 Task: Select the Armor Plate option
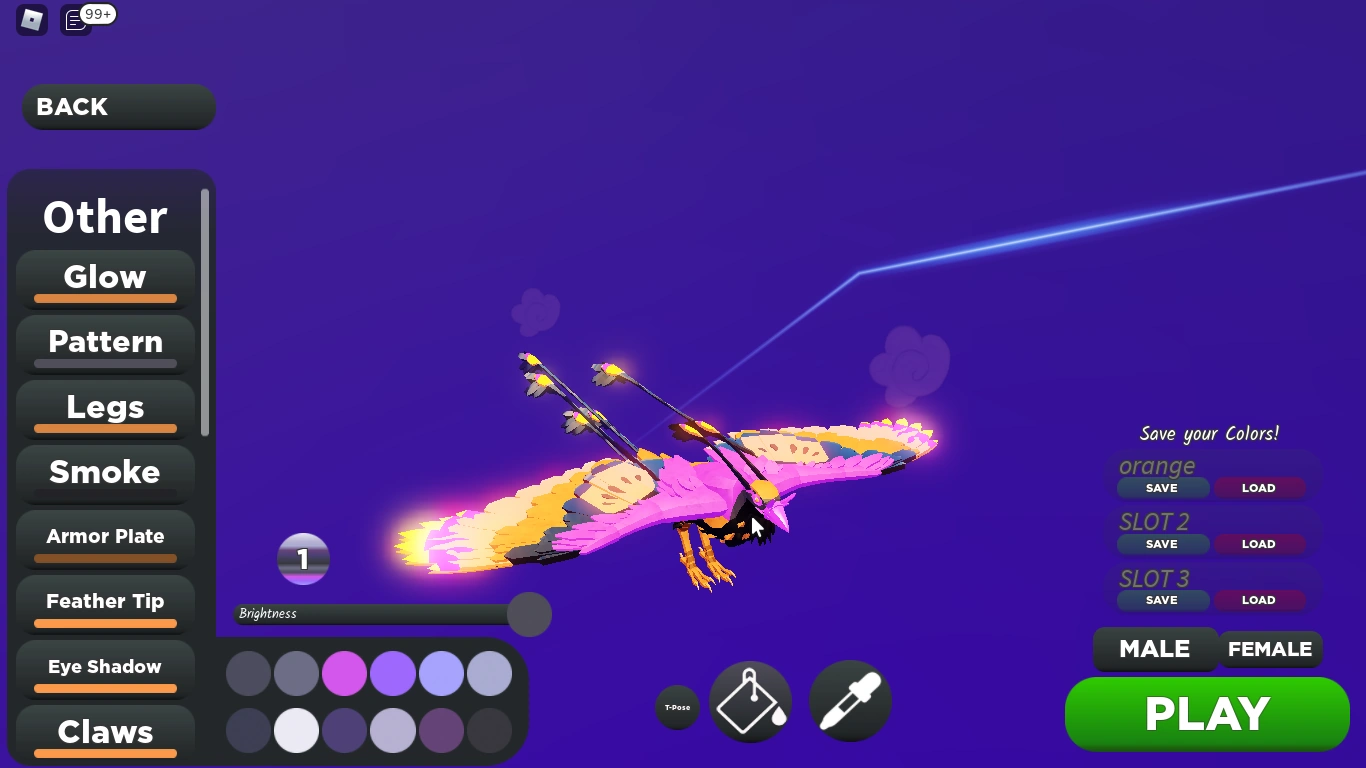[x=105, y=536]
